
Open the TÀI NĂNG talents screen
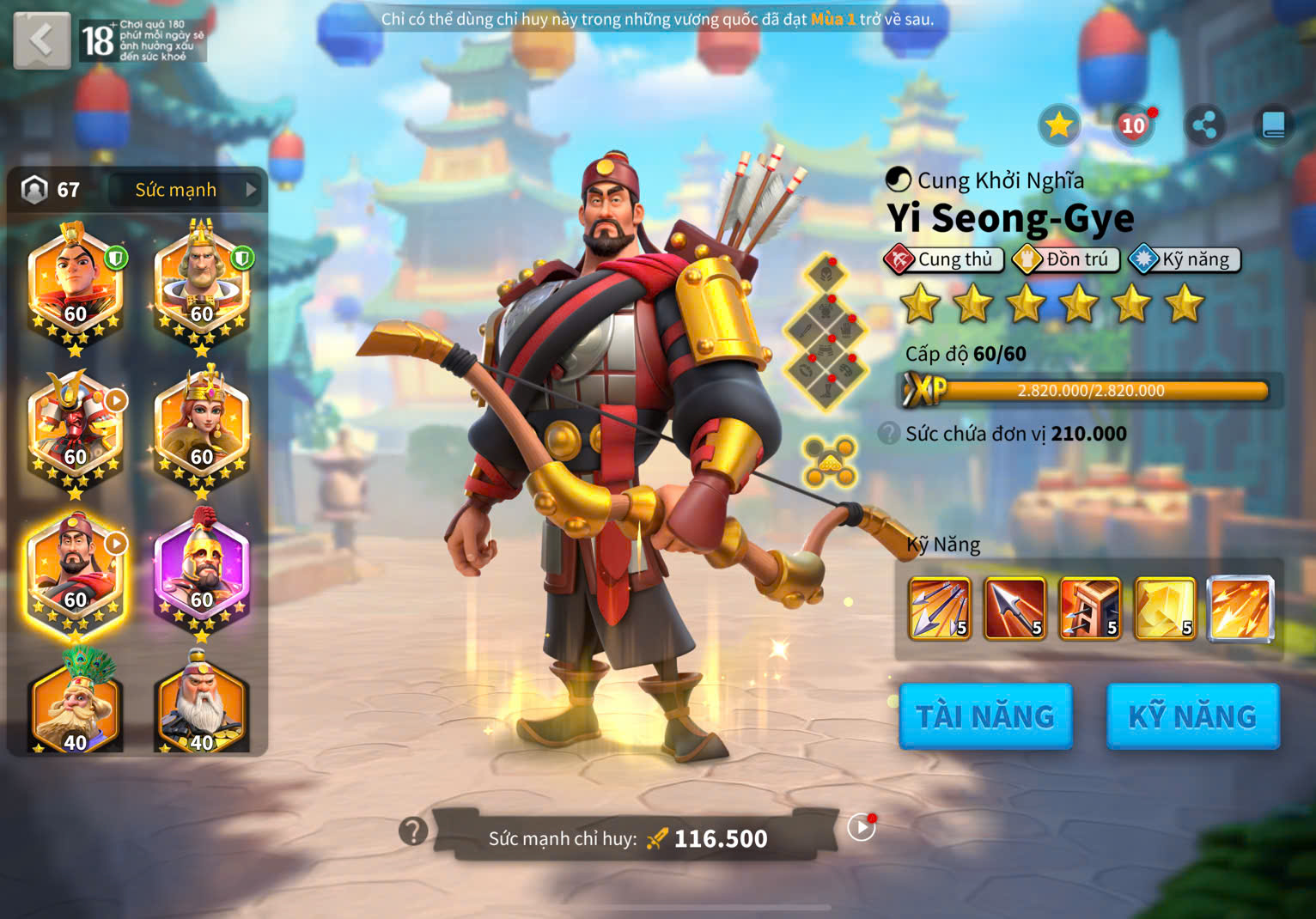[985, 716]
